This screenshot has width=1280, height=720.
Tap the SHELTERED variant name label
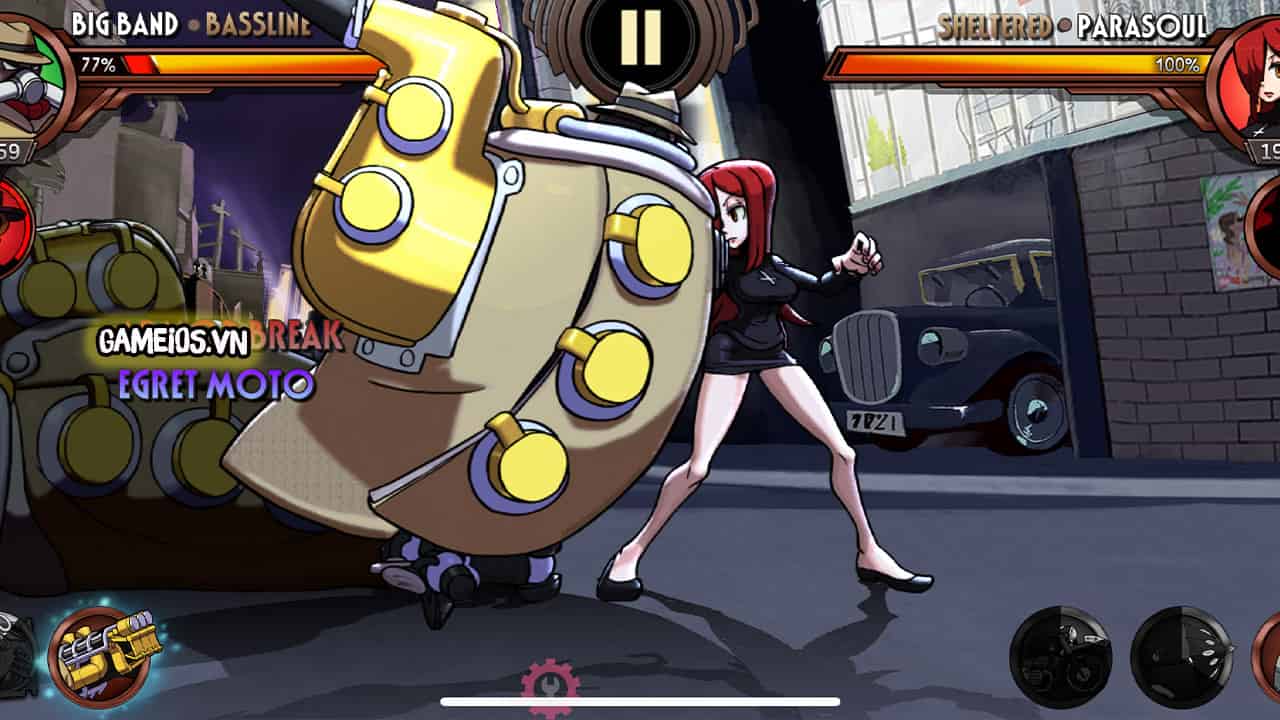(996, 24)
